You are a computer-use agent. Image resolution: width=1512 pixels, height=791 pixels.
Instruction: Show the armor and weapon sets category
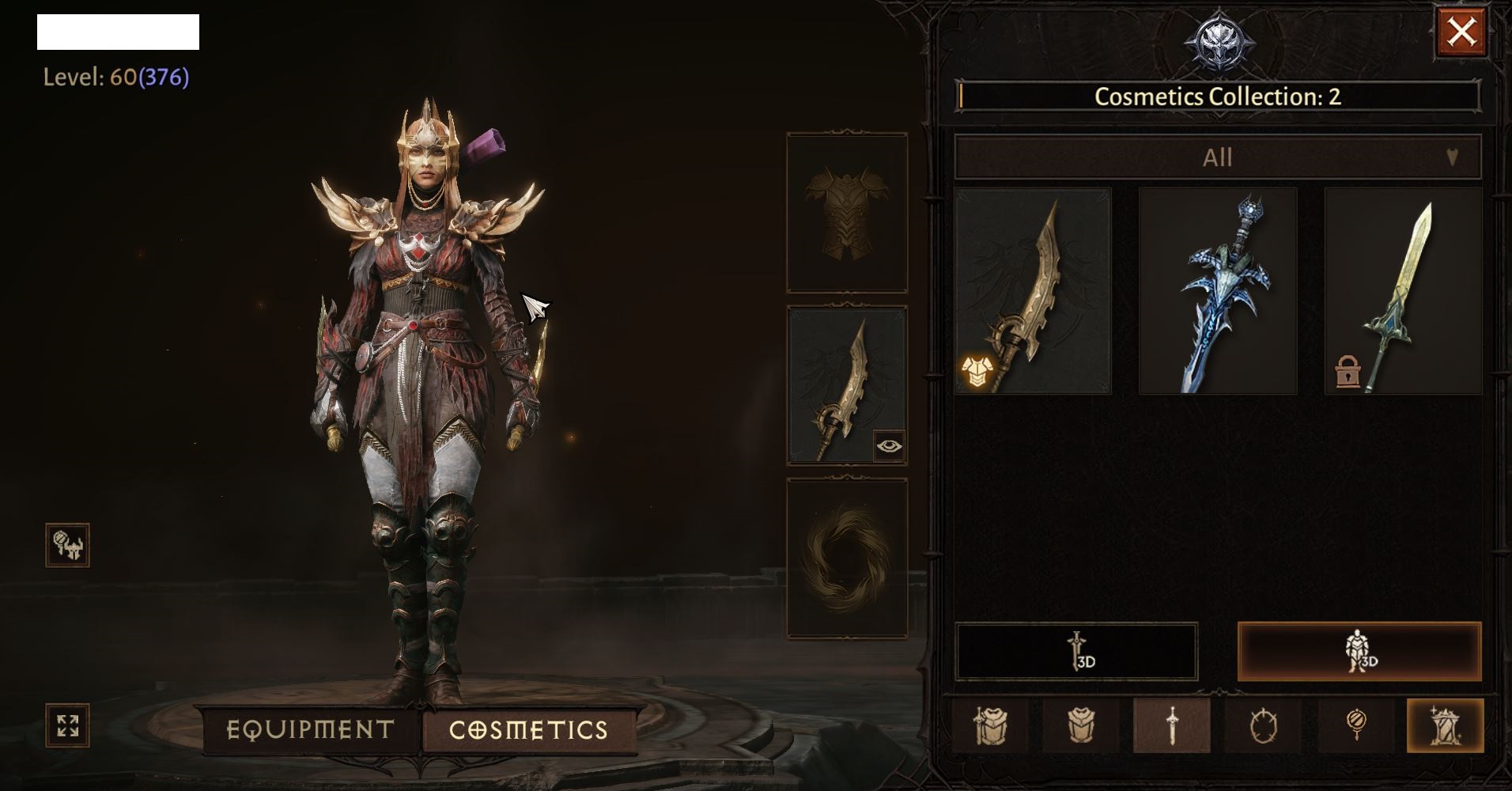click(x=989, y=725)
